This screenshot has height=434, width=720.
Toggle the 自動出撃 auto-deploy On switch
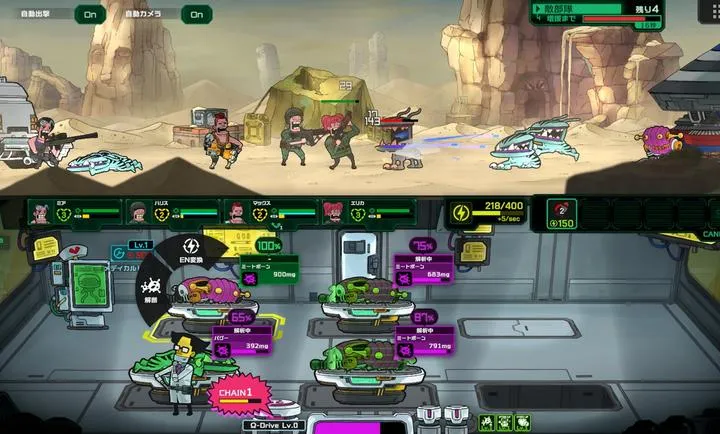[x=90, y=14]
